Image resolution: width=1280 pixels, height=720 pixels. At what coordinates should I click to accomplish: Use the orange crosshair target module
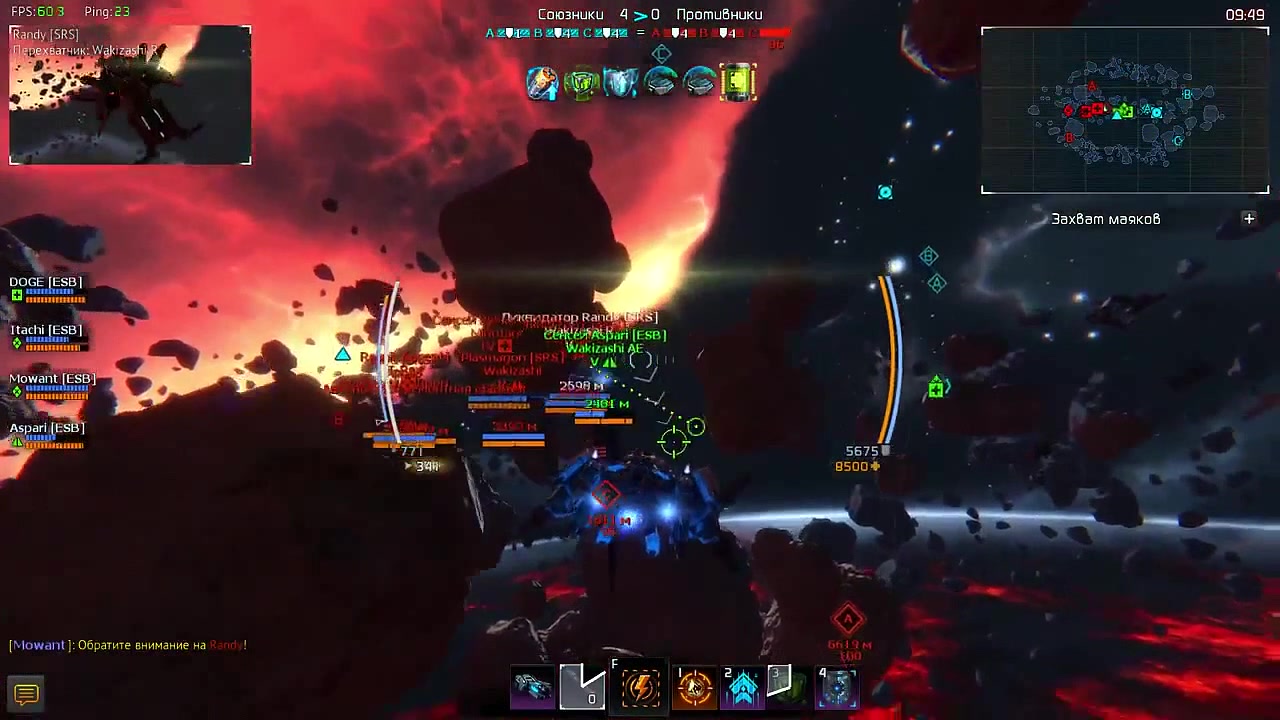tap(694, 687)
